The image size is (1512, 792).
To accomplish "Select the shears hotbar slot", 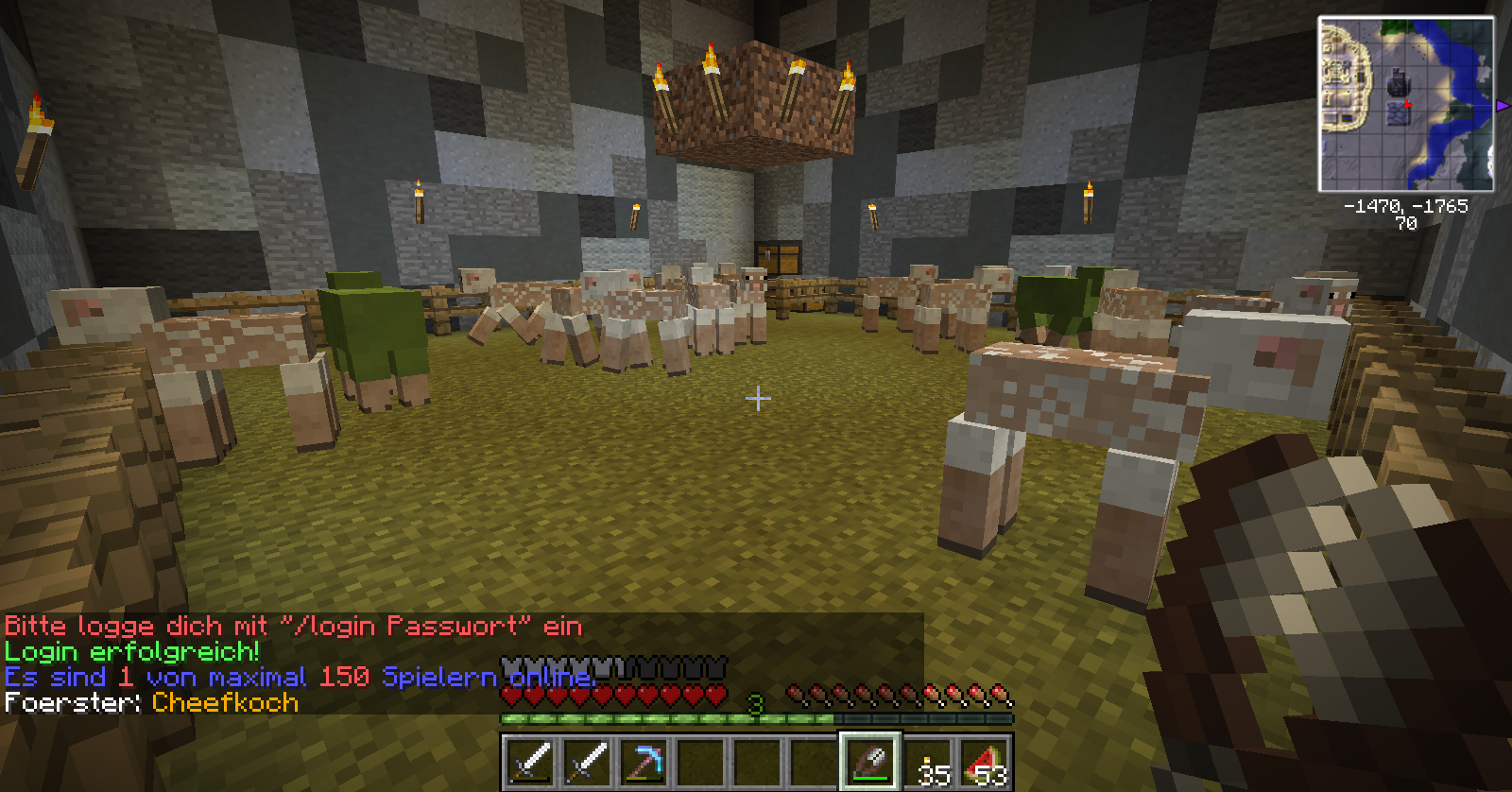I will pyautogui.click(x=869, y=761).
